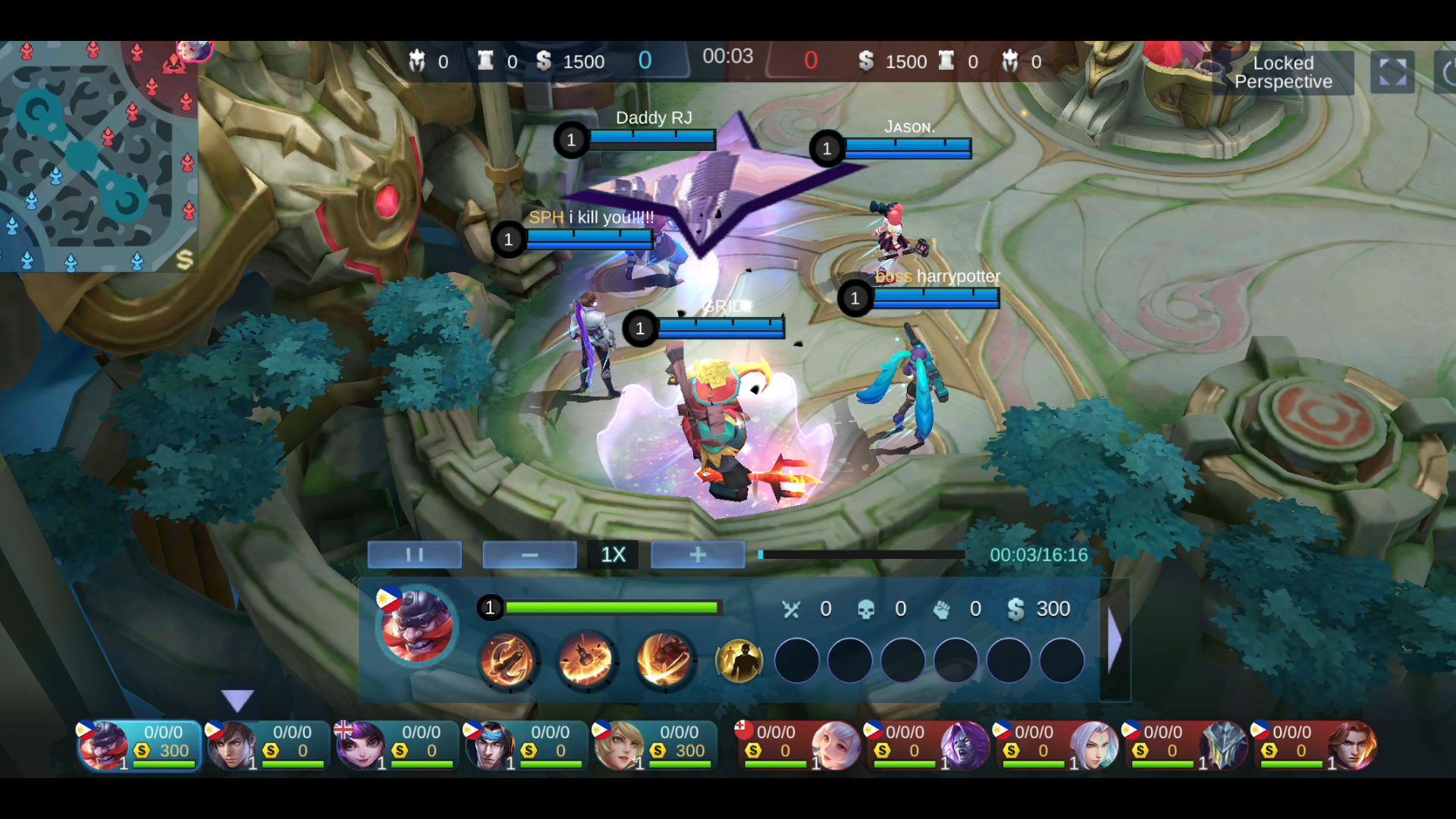Expand the hero panel with the right arrow

[x=1114, y=641]
